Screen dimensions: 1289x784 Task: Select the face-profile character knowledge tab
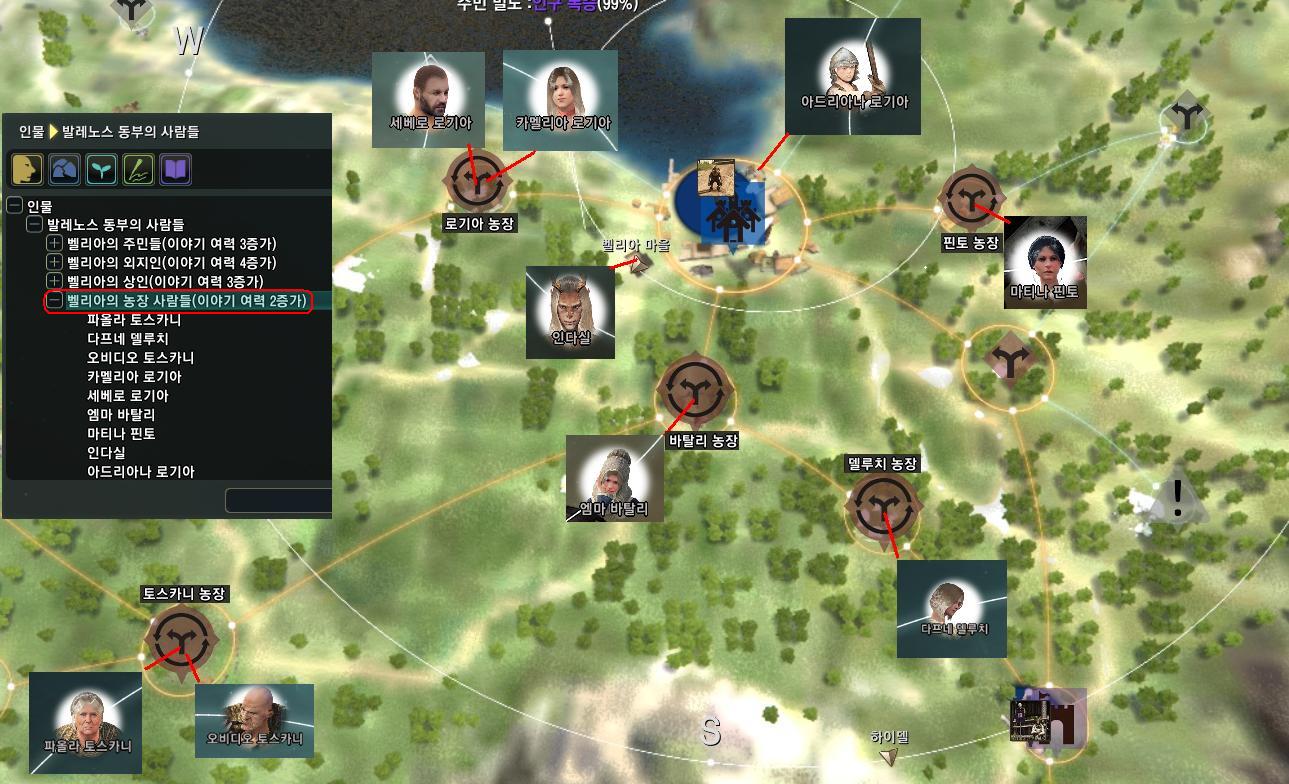27,169
